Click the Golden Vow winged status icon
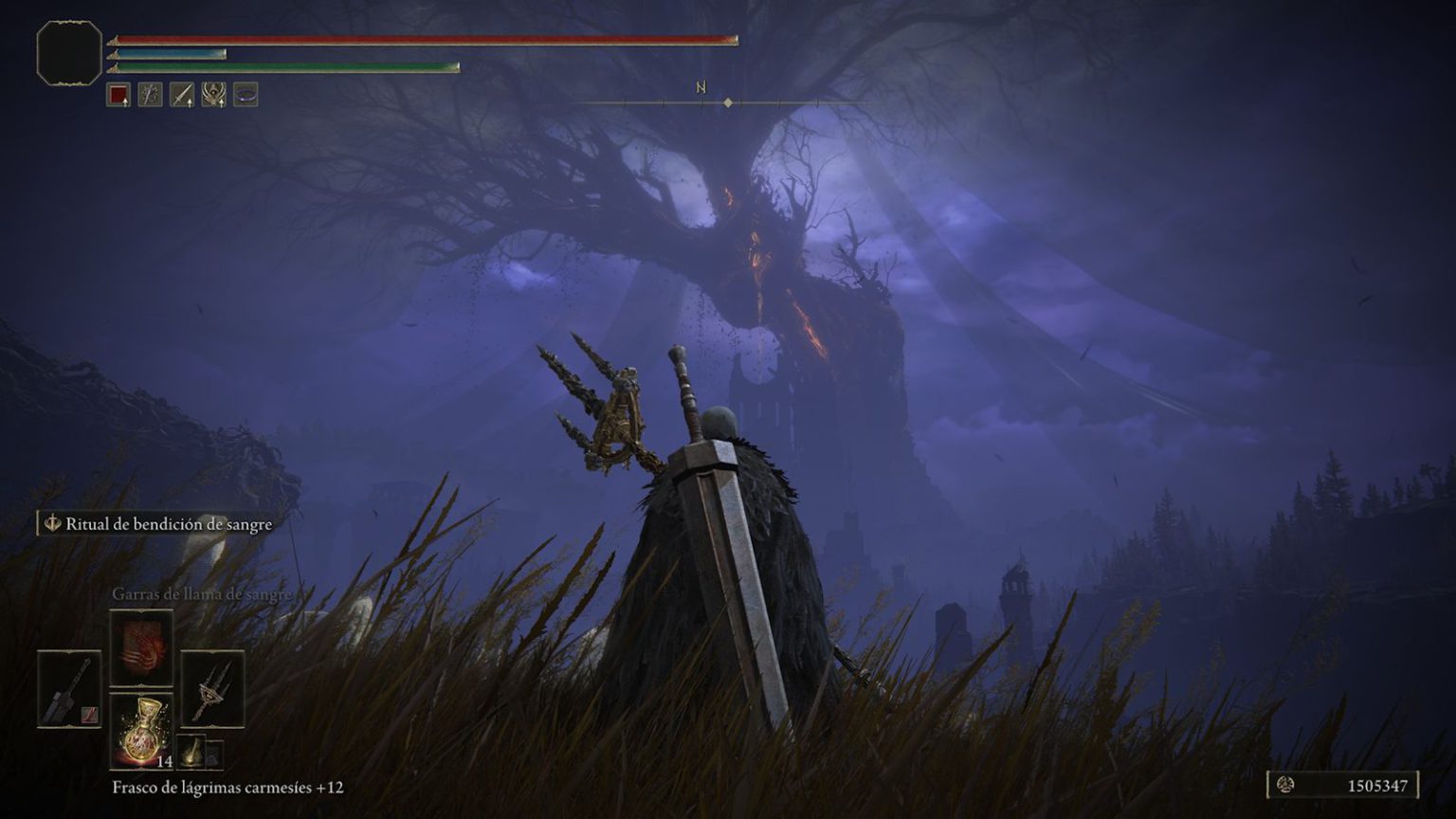1456x819 pixels. click(212, 95)
